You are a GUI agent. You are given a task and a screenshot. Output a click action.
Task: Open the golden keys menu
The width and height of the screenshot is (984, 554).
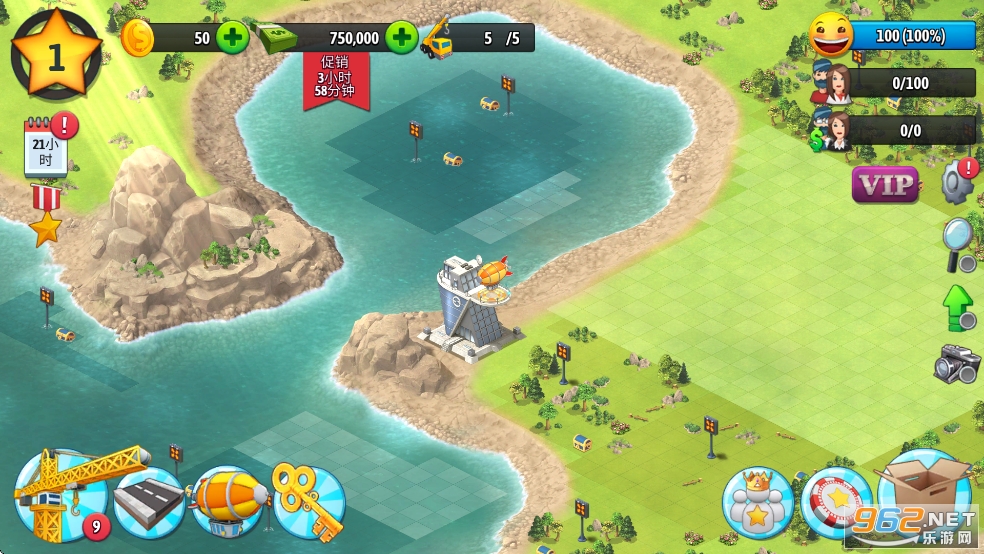pyautogui.click(x=308, y=501)
